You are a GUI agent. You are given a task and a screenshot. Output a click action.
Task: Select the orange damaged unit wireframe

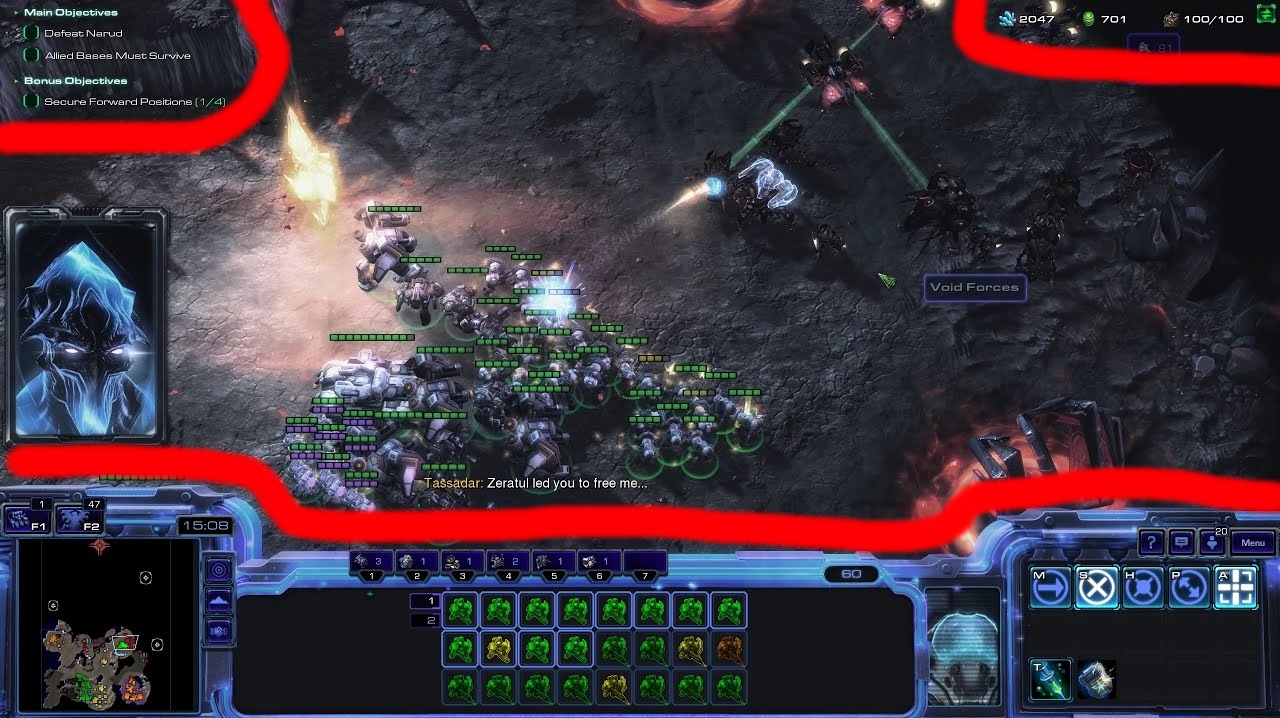pos(729,649)
